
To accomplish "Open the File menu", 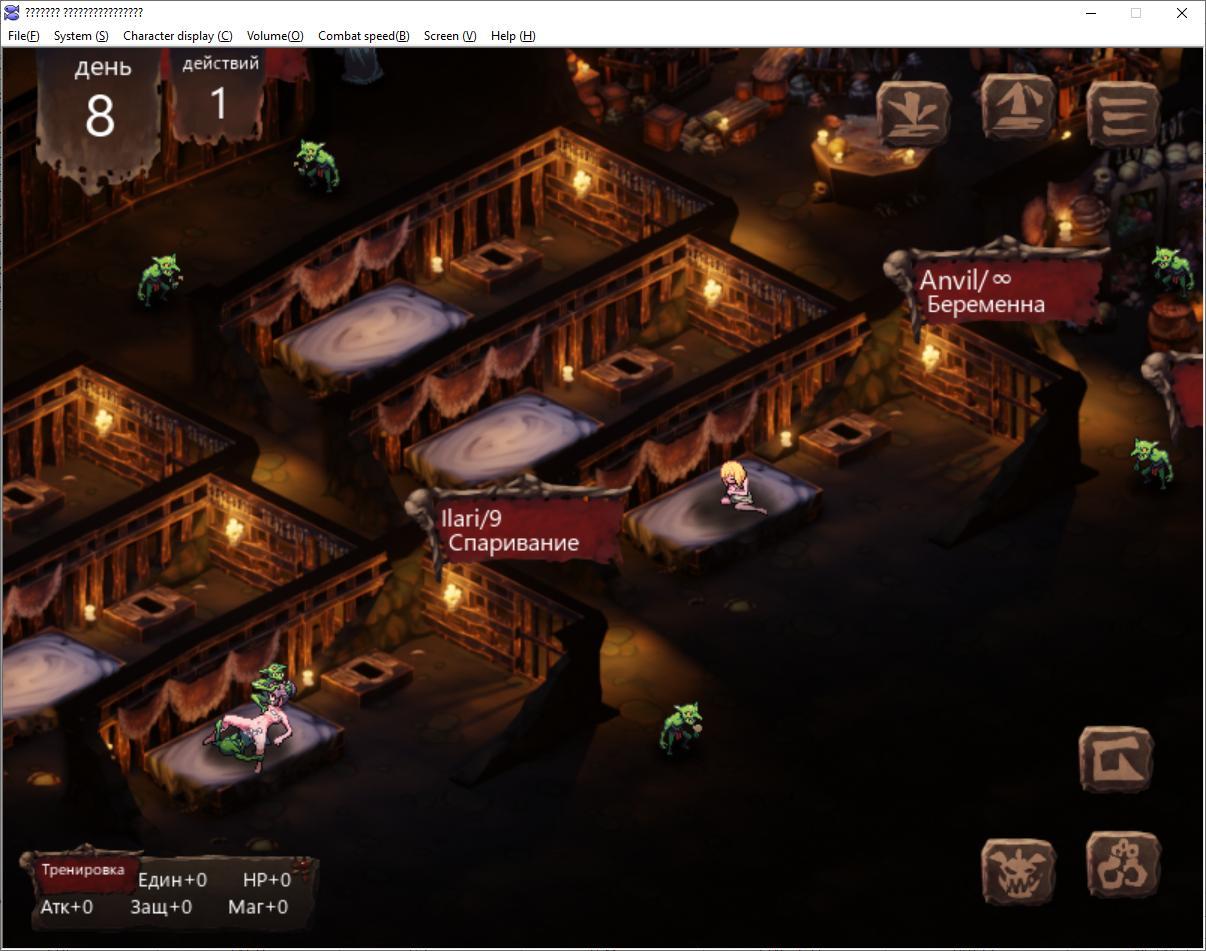I will 23,36.
